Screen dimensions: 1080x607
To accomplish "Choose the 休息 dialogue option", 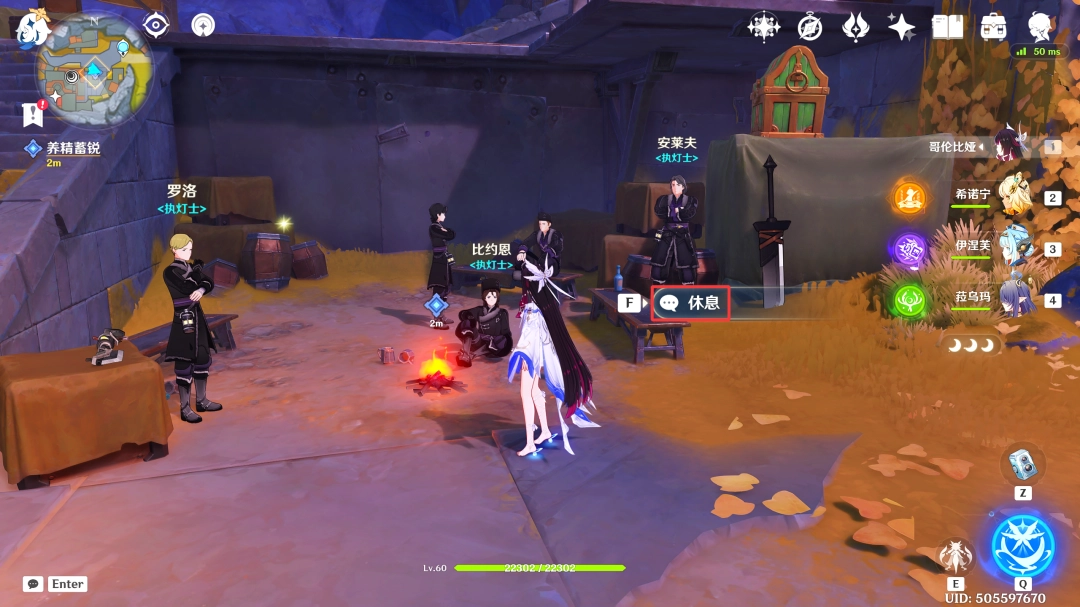I will (x=691, y=302).
